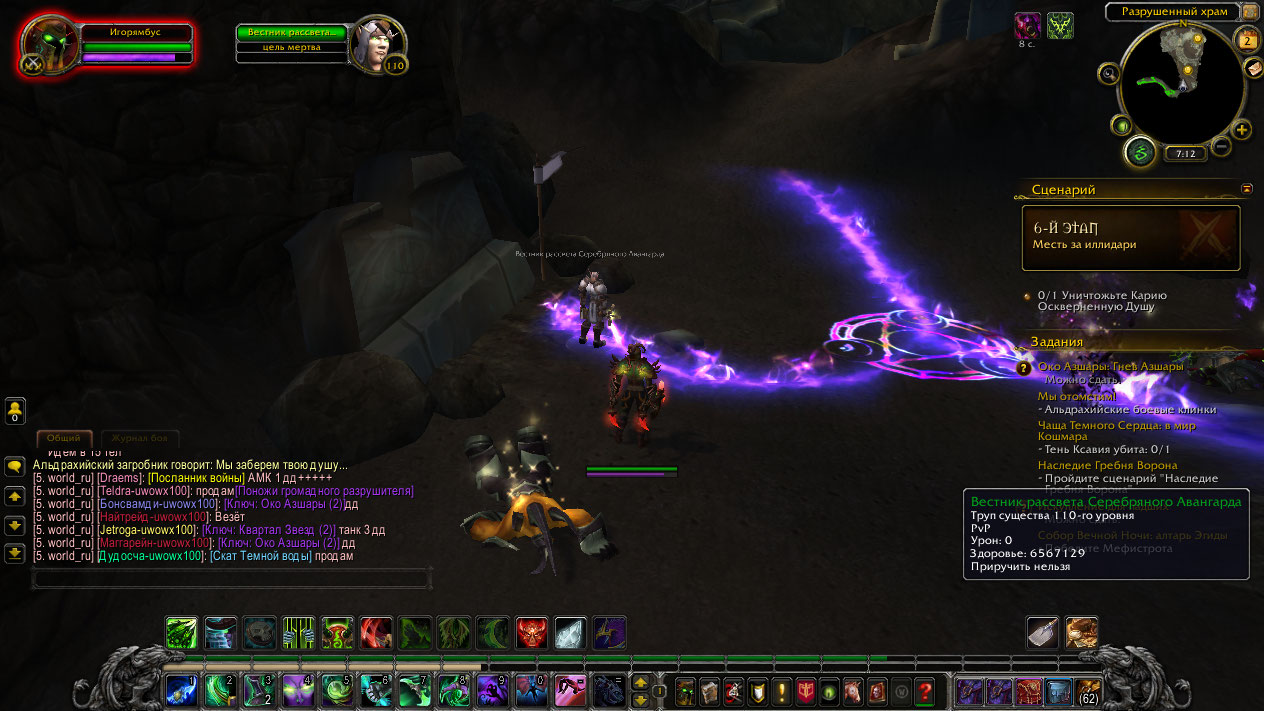Zoom in the minimap with plus button
Screen dimensions: 1264x711
1242,130
